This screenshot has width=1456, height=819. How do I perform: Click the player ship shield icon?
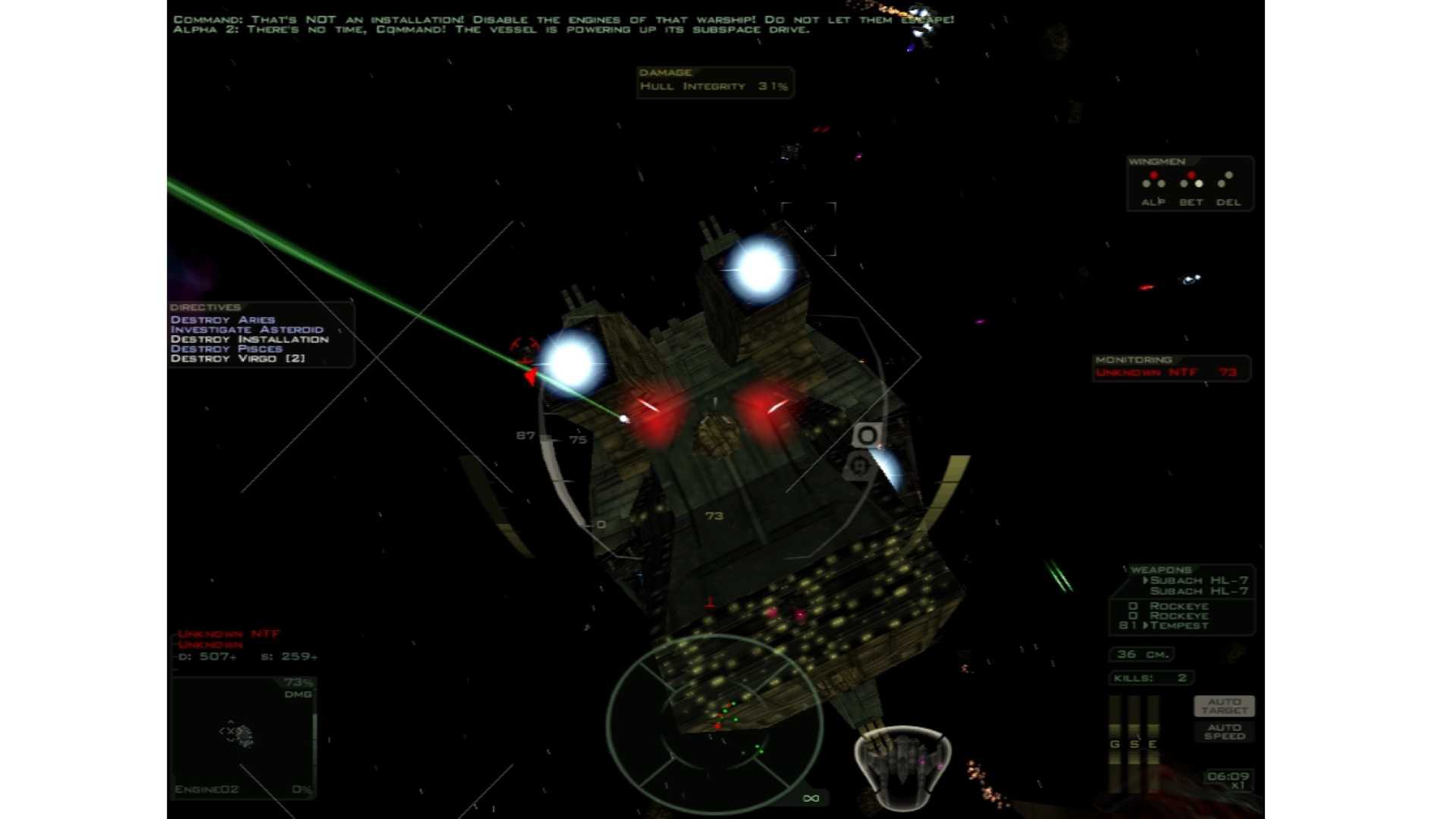(x=902, y=764)
